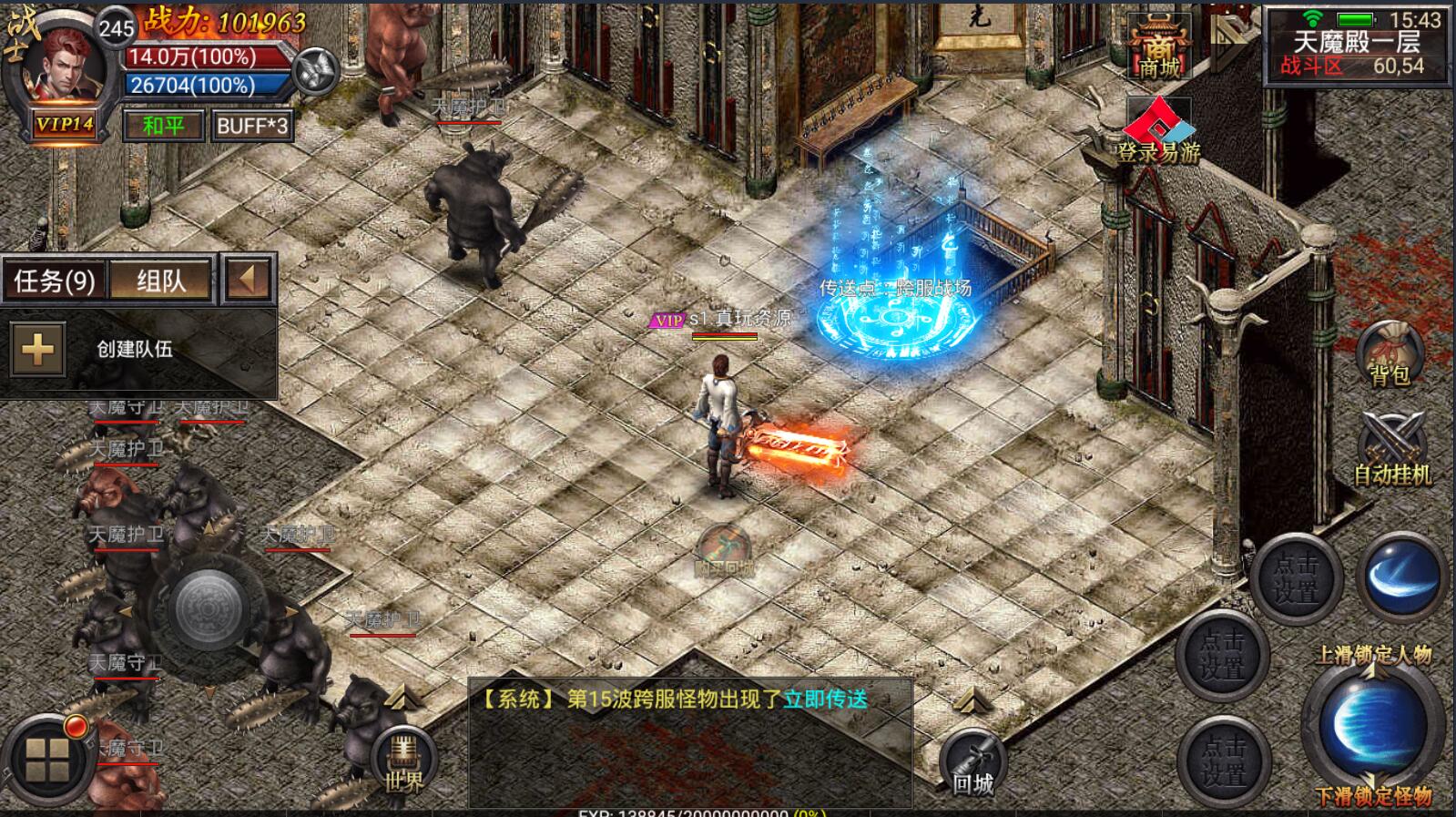Trigger the large blue main attack skill
1456x817 pixels.
coord(1373,724)
